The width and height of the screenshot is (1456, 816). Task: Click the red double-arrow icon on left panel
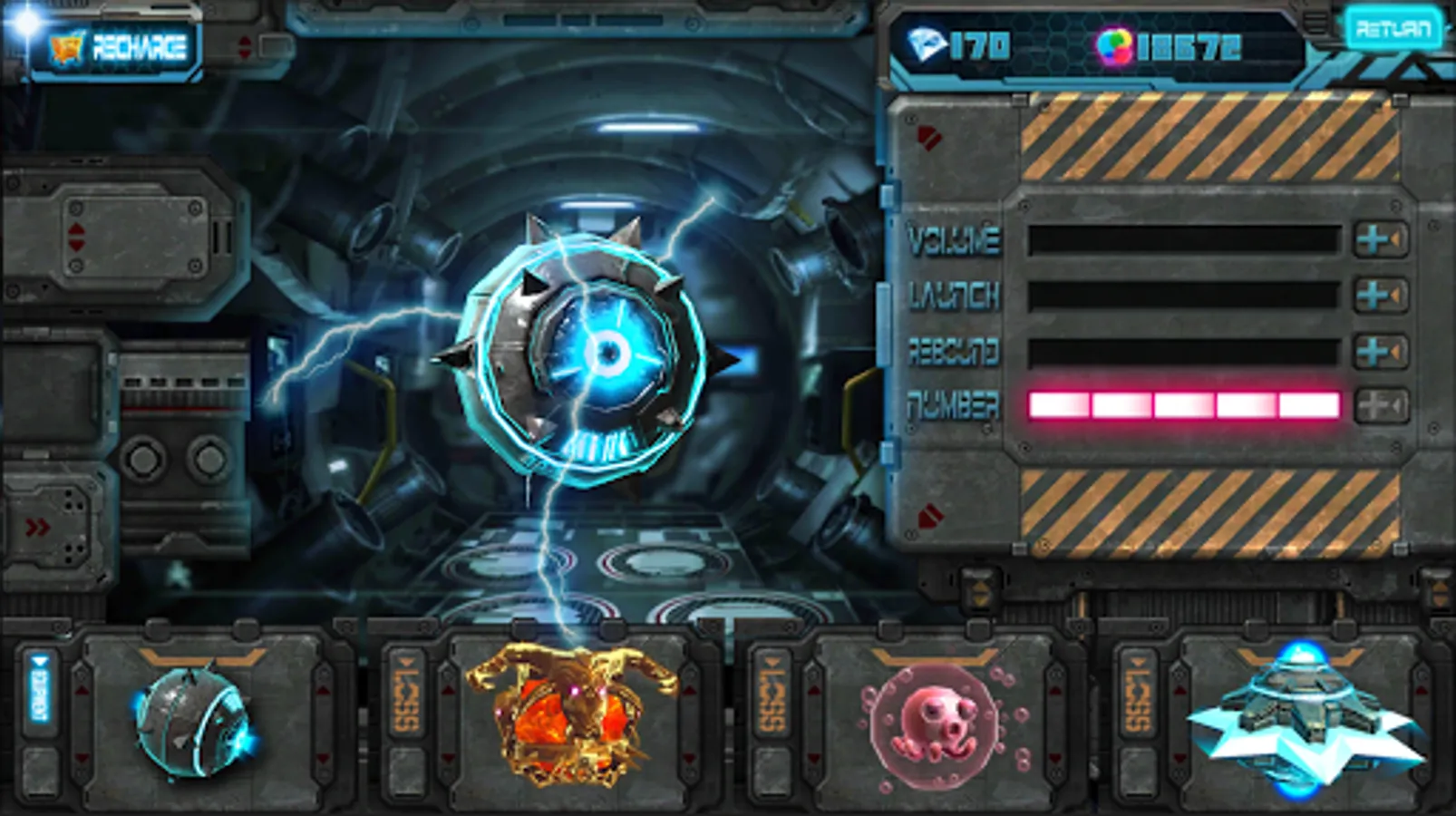pyautogui.click(x=37, y=526)
